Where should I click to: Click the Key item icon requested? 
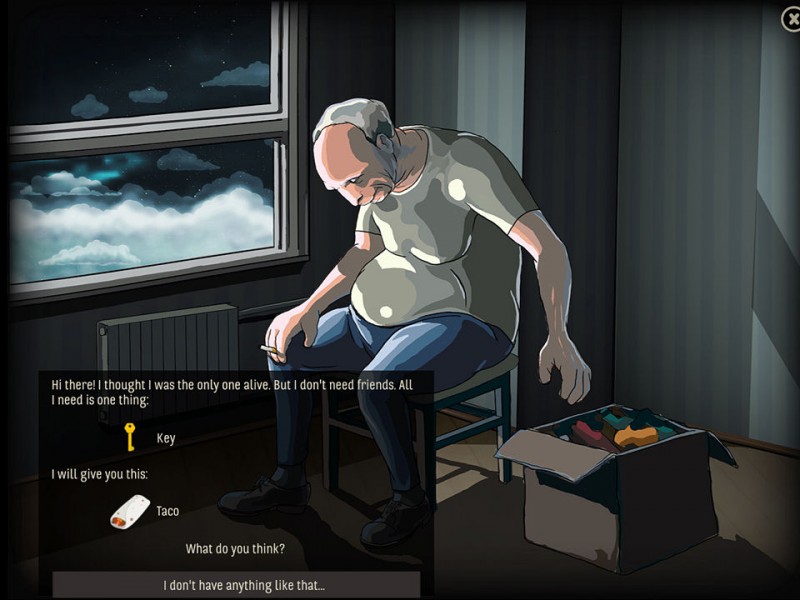[x=129, y=437]
